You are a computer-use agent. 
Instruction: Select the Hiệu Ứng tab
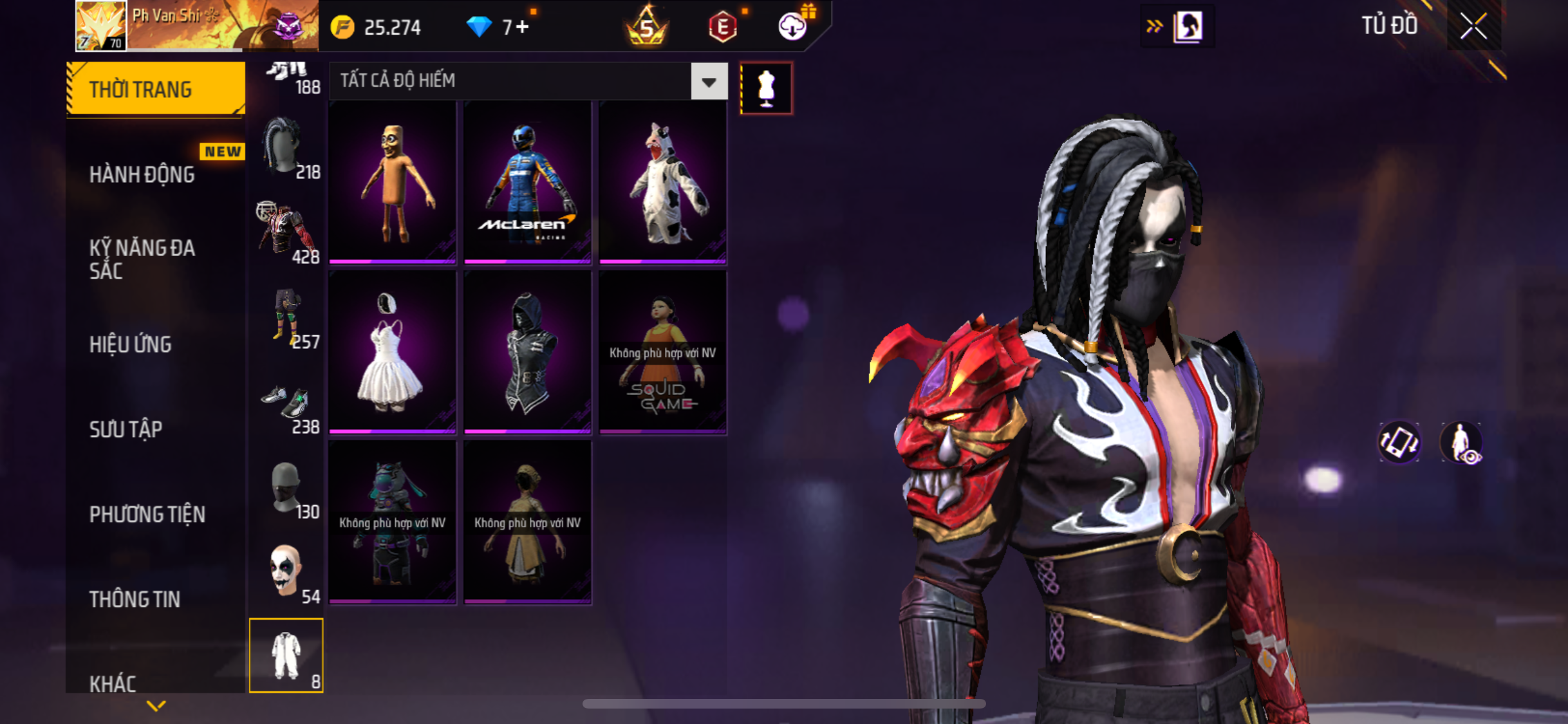coord(131,344)
